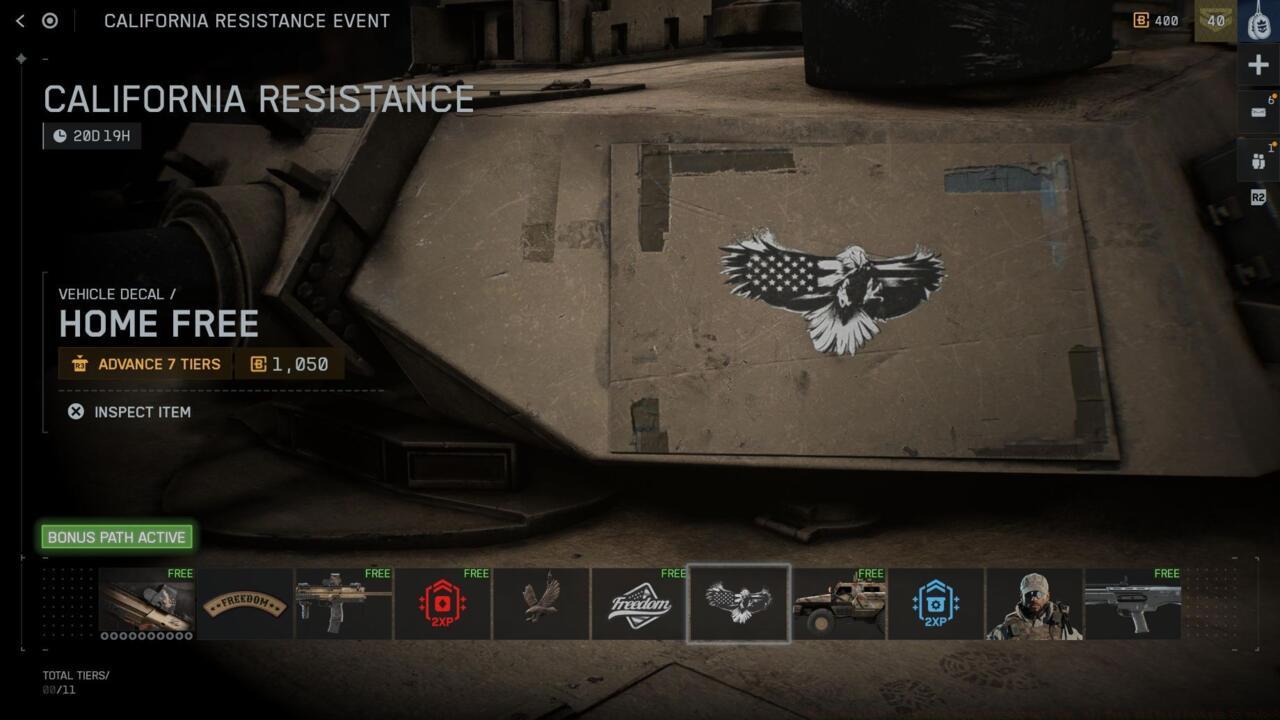Click the plus icon button
The height and width of the screenshot is (720, 1280).
pos(1258,66)
